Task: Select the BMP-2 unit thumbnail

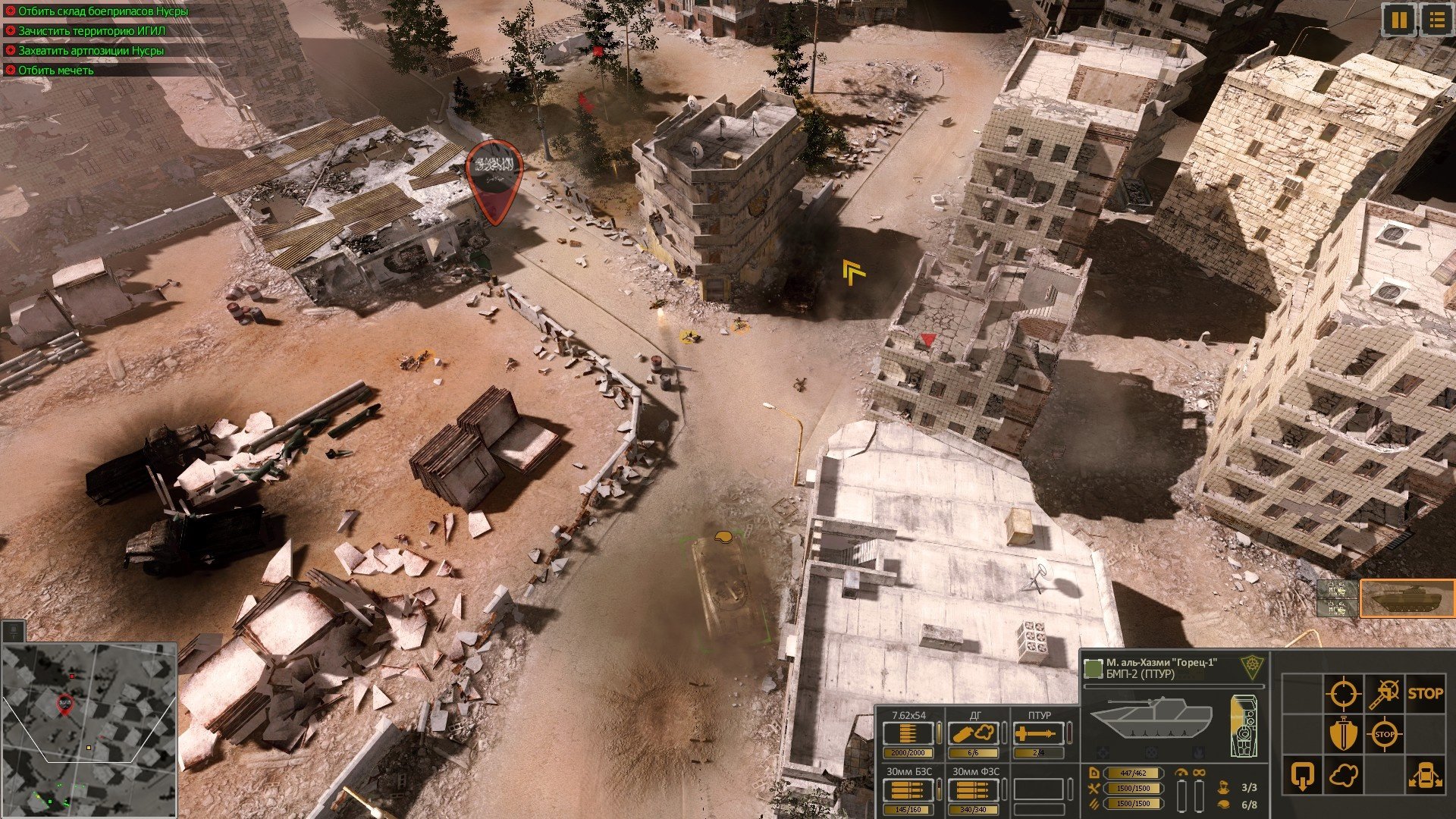Action: [1407, 598]
